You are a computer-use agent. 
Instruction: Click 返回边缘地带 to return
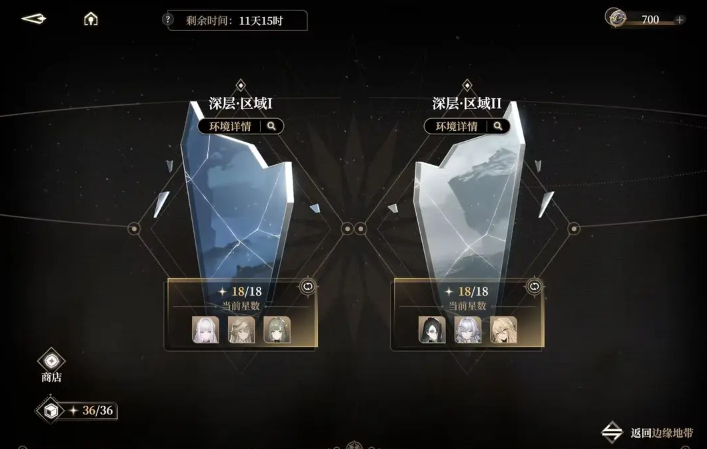tap(653, 433)
